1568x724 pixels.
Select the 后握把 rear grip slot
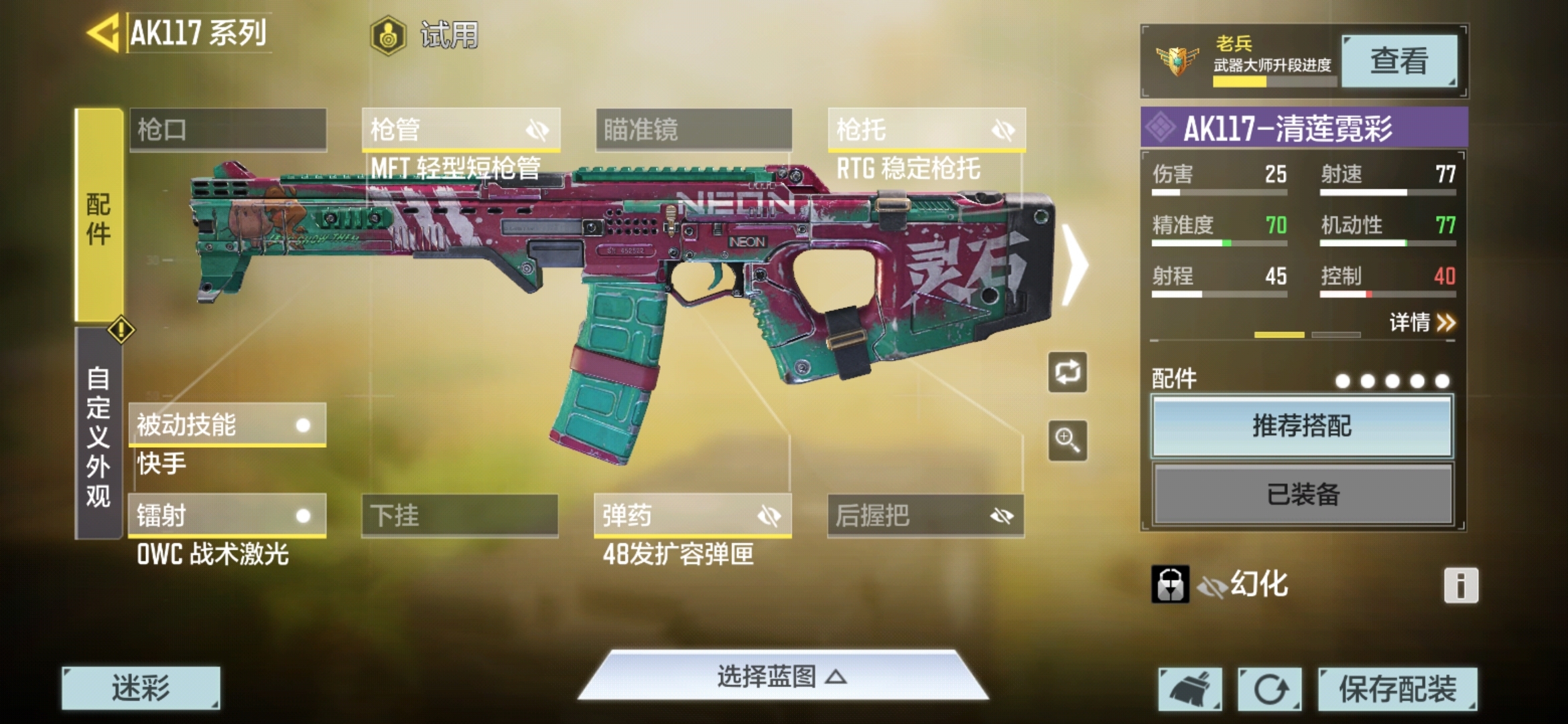[x=925, y=516]
